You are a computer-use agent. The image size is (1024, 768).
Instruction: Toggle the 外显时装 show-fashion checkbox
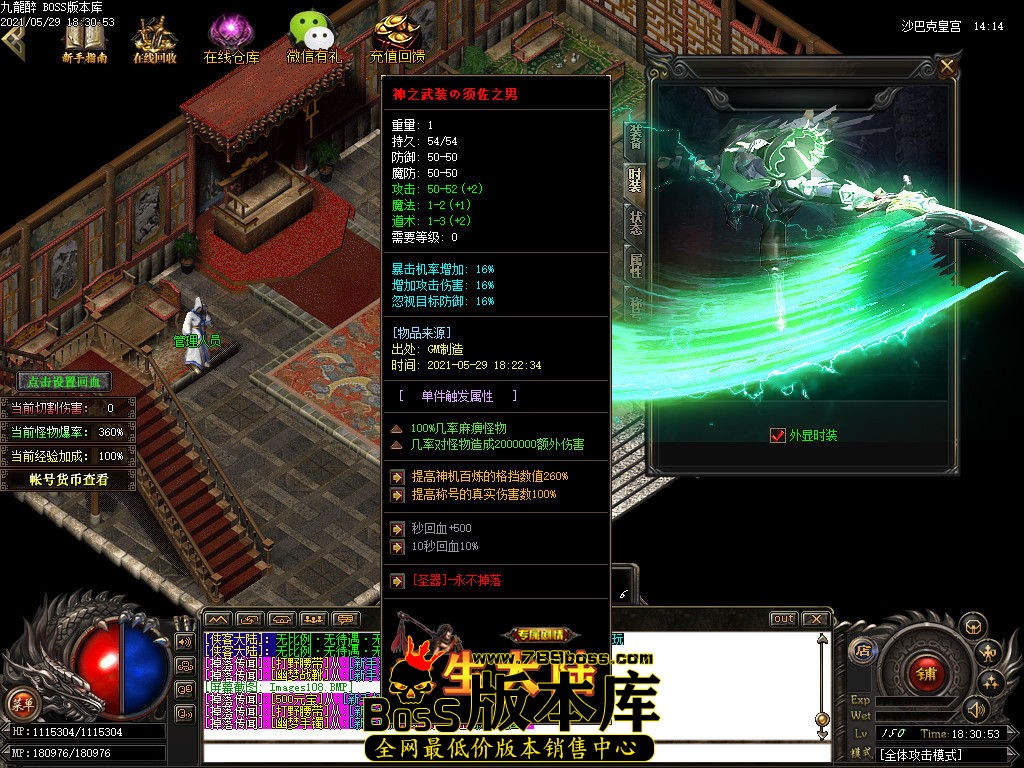[778, 435]
